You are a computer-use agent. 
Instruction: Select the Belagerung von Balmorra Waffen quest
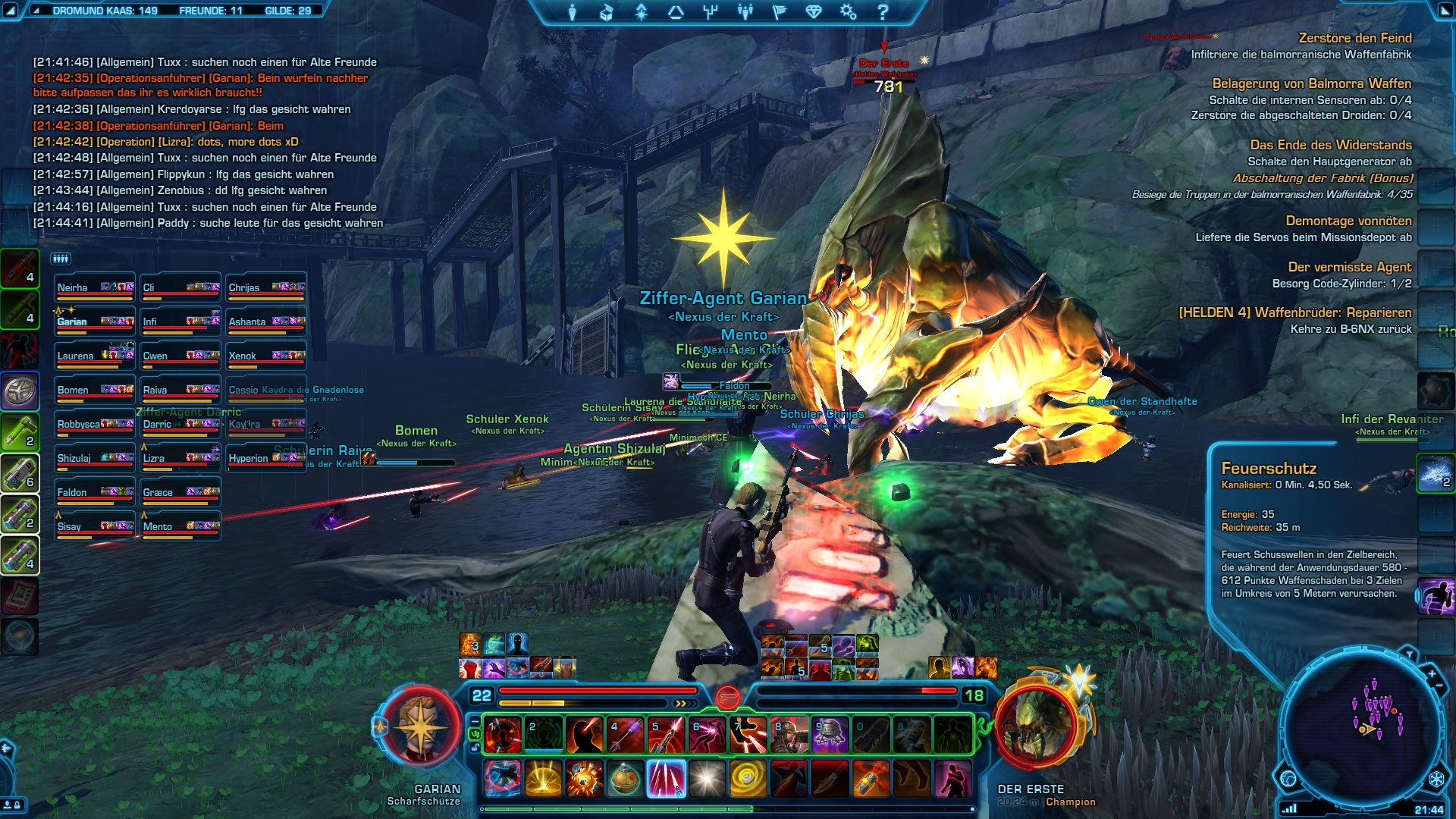click(x=1311, y=83)
